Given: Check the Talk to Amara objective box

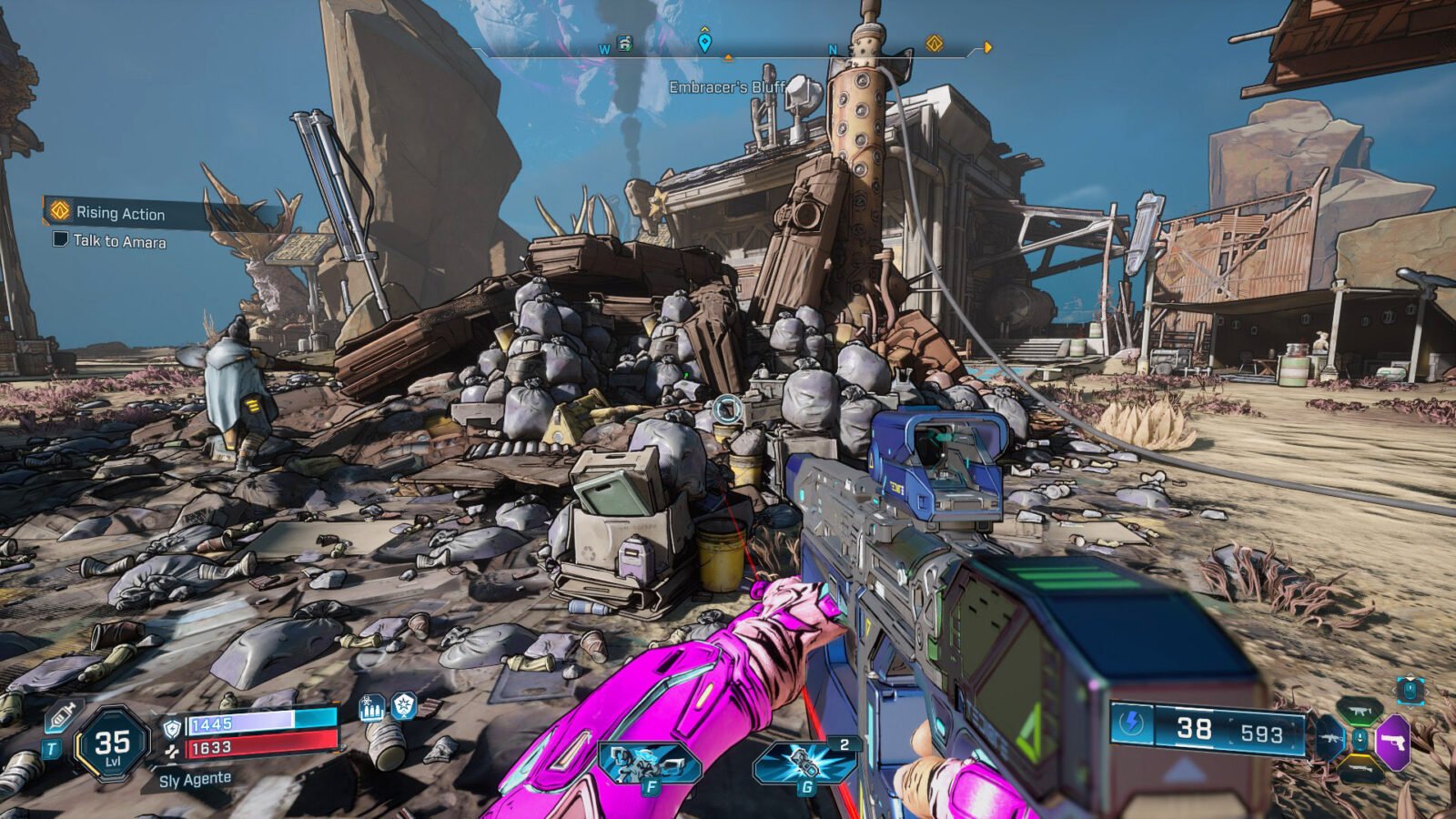Looking at the screenshot, I should (x=61, y=239).
